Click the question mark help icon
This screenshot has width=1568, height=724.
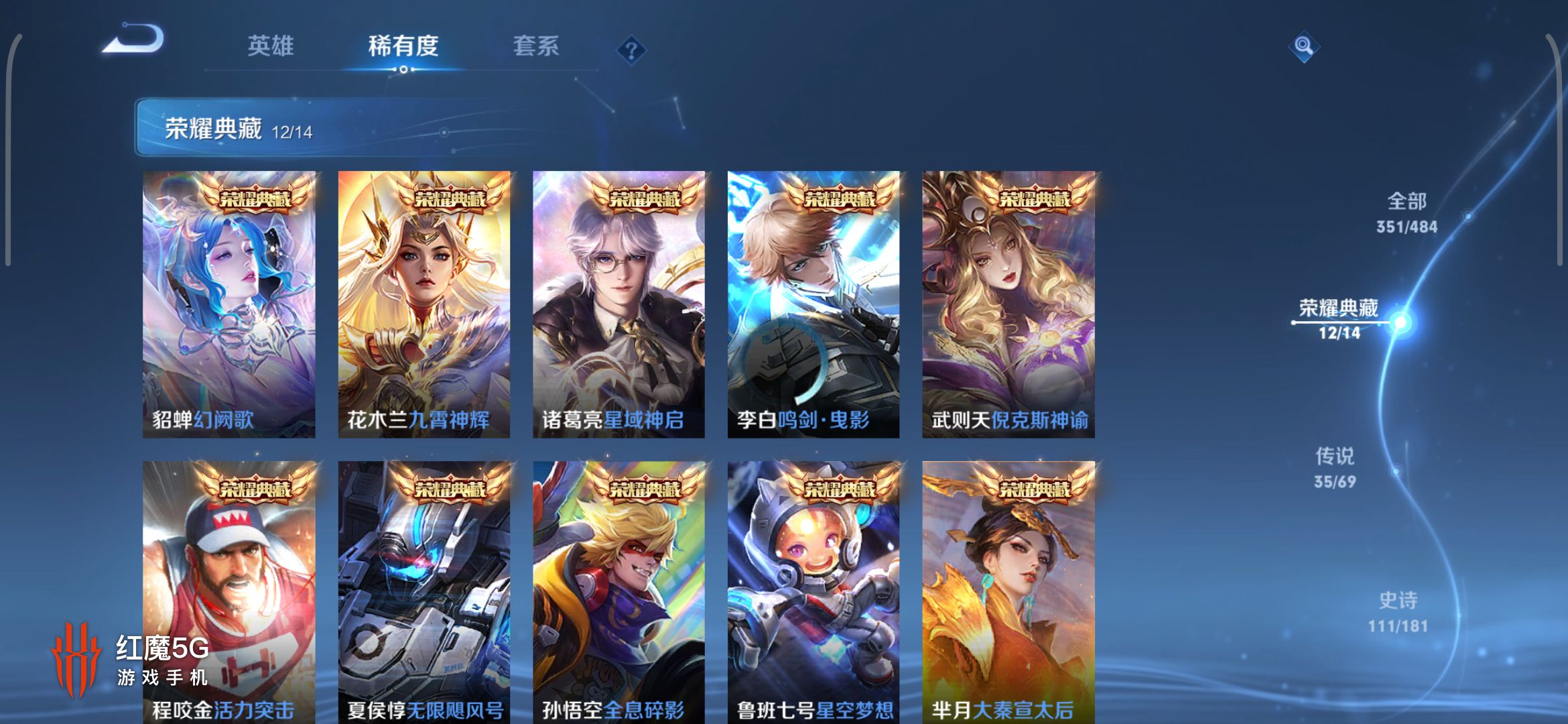pyautogui.click(x=633, y=50)
